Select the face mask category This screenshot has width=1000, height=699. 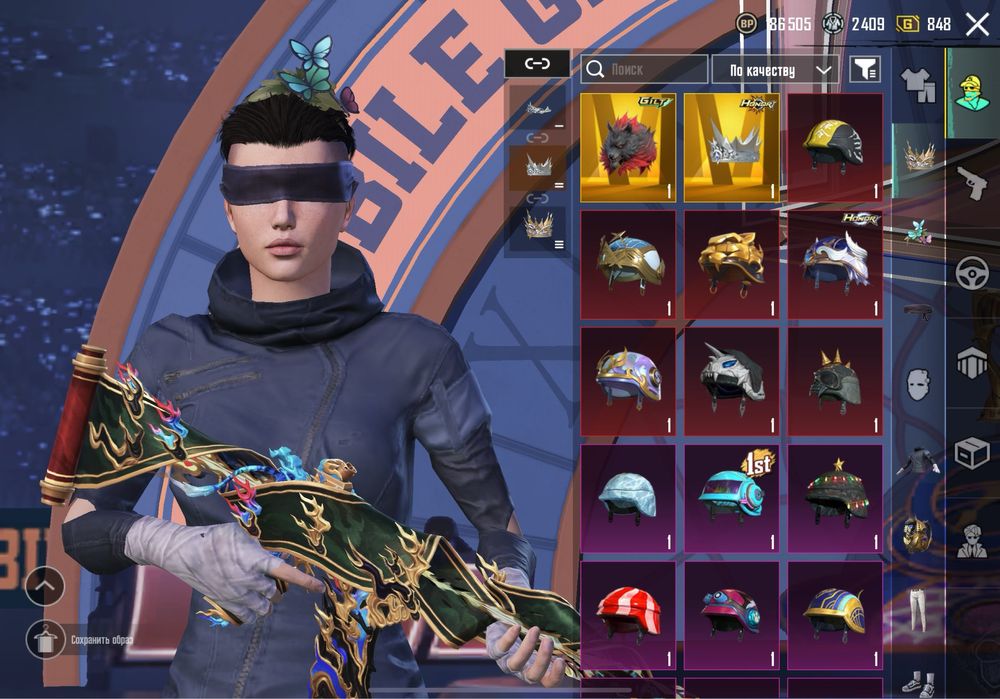(917, 383)
